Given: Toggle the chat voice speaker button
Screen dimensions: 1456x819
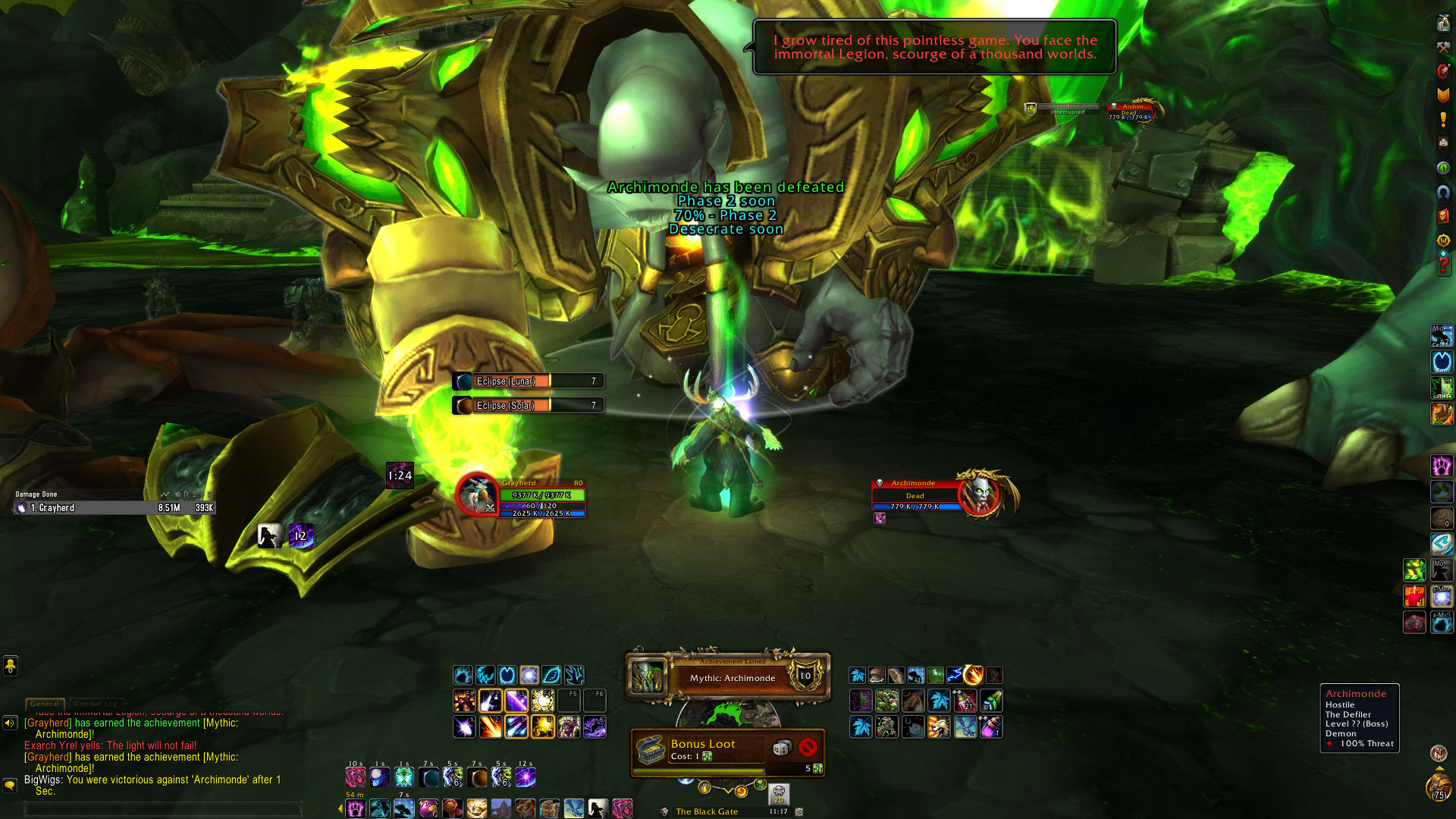Looking at the screenshot, I should [x=10, y=723].
